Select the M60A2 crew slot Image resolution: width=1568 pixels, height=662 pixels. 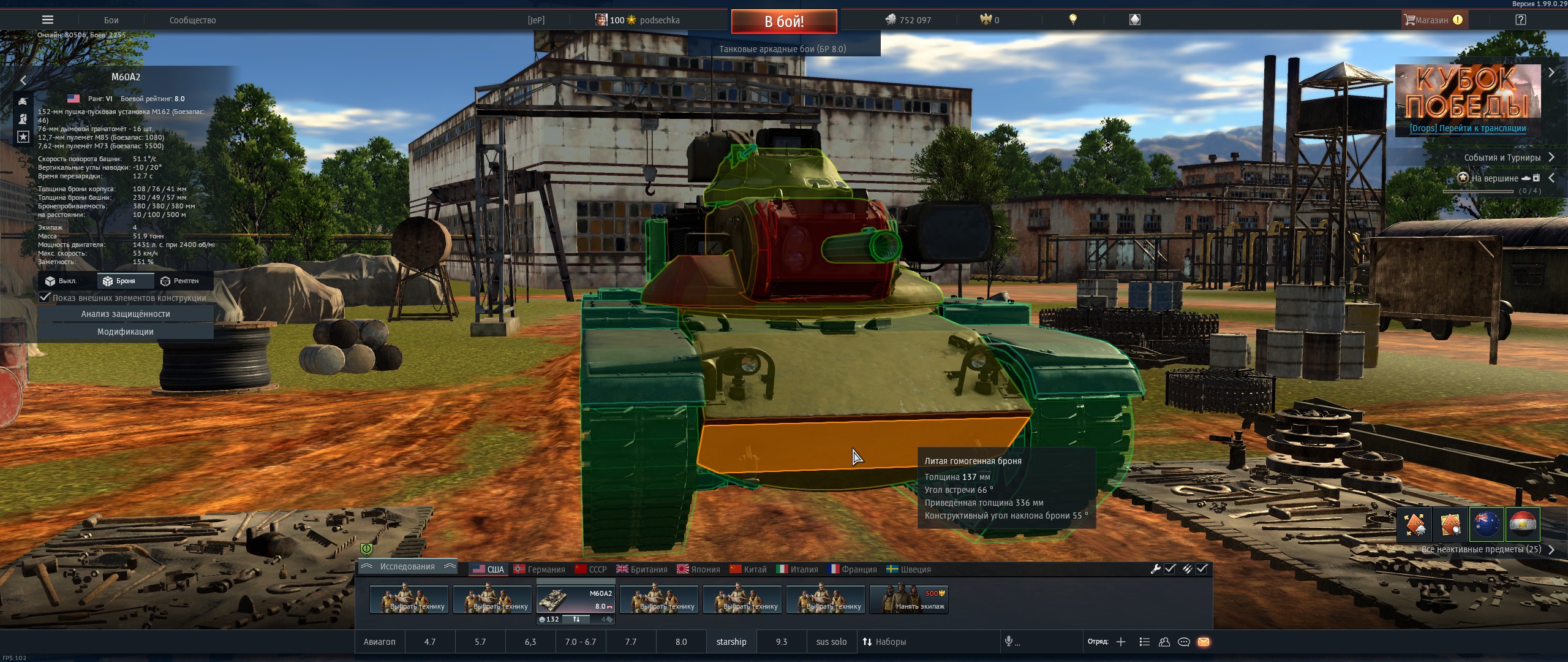tap(576, 599)
